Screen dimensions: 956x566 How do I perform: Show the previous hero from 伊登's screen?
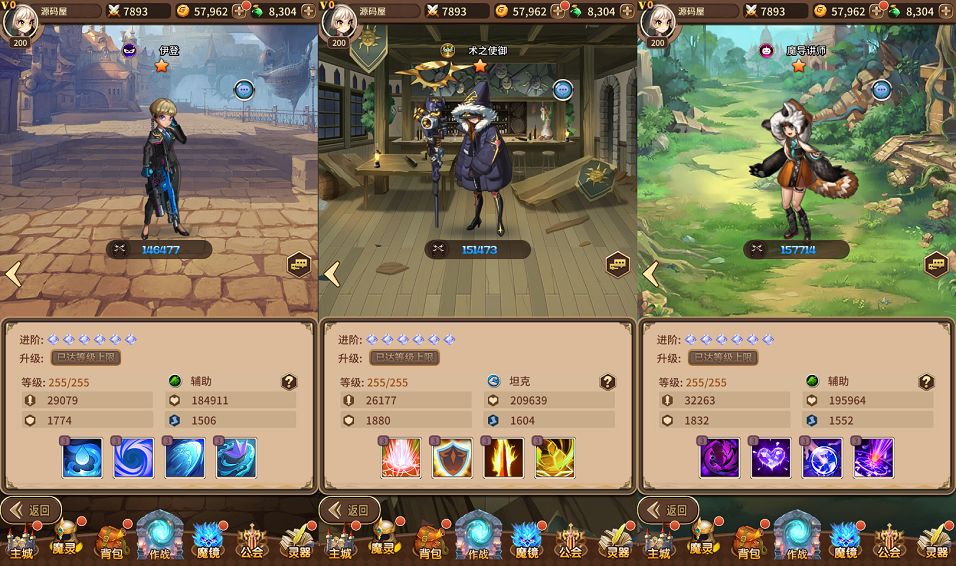[13, 273]
